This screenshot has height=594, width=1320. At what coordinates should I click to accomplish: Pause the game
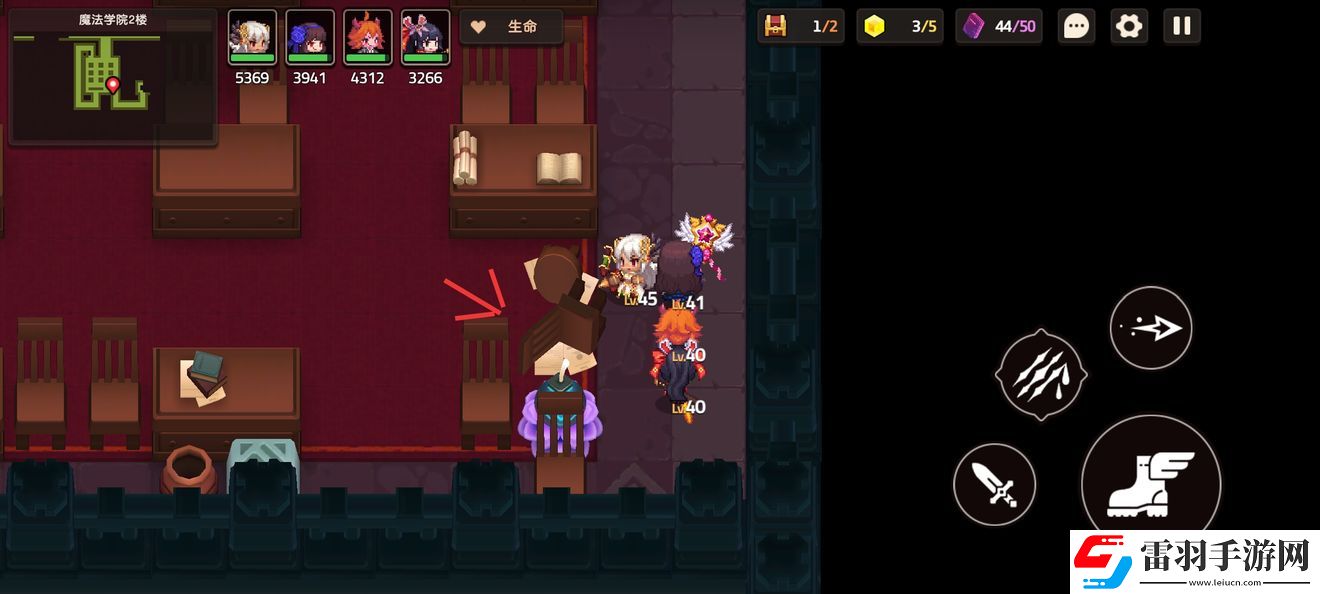point(1181,26)
